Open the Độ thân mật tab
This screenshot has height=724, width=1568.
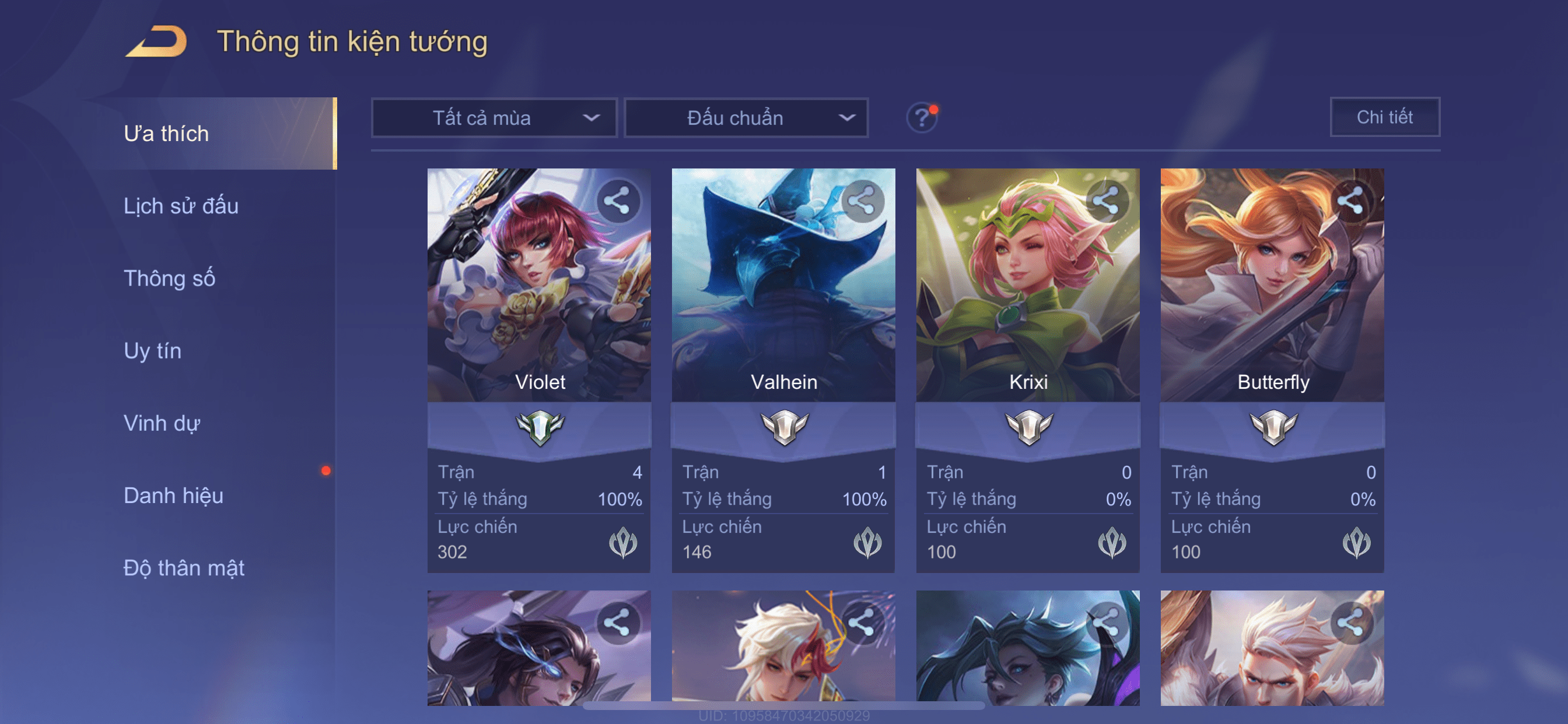coord(184,568)
